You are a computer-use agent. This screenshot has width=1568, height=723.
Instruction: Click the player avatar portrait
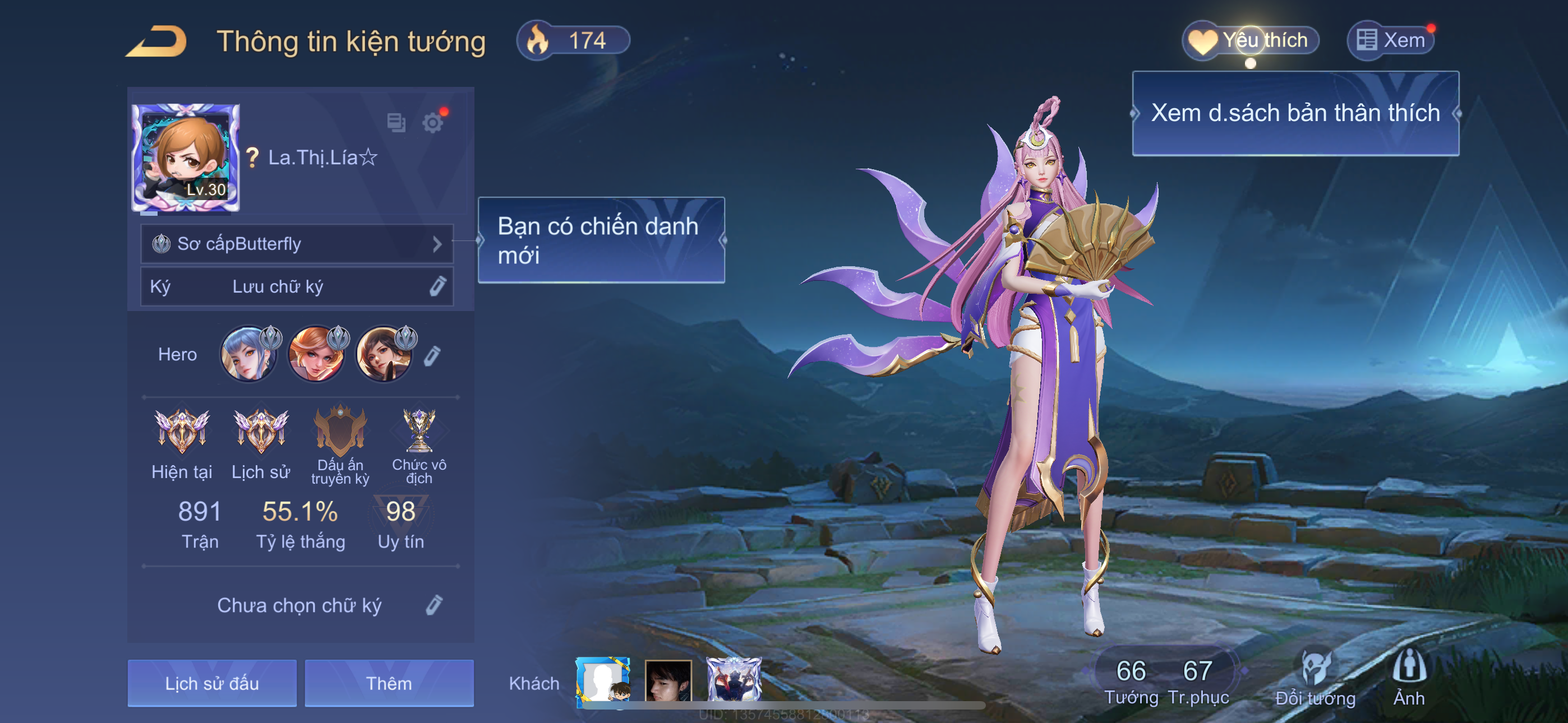(x=186, y=157)
